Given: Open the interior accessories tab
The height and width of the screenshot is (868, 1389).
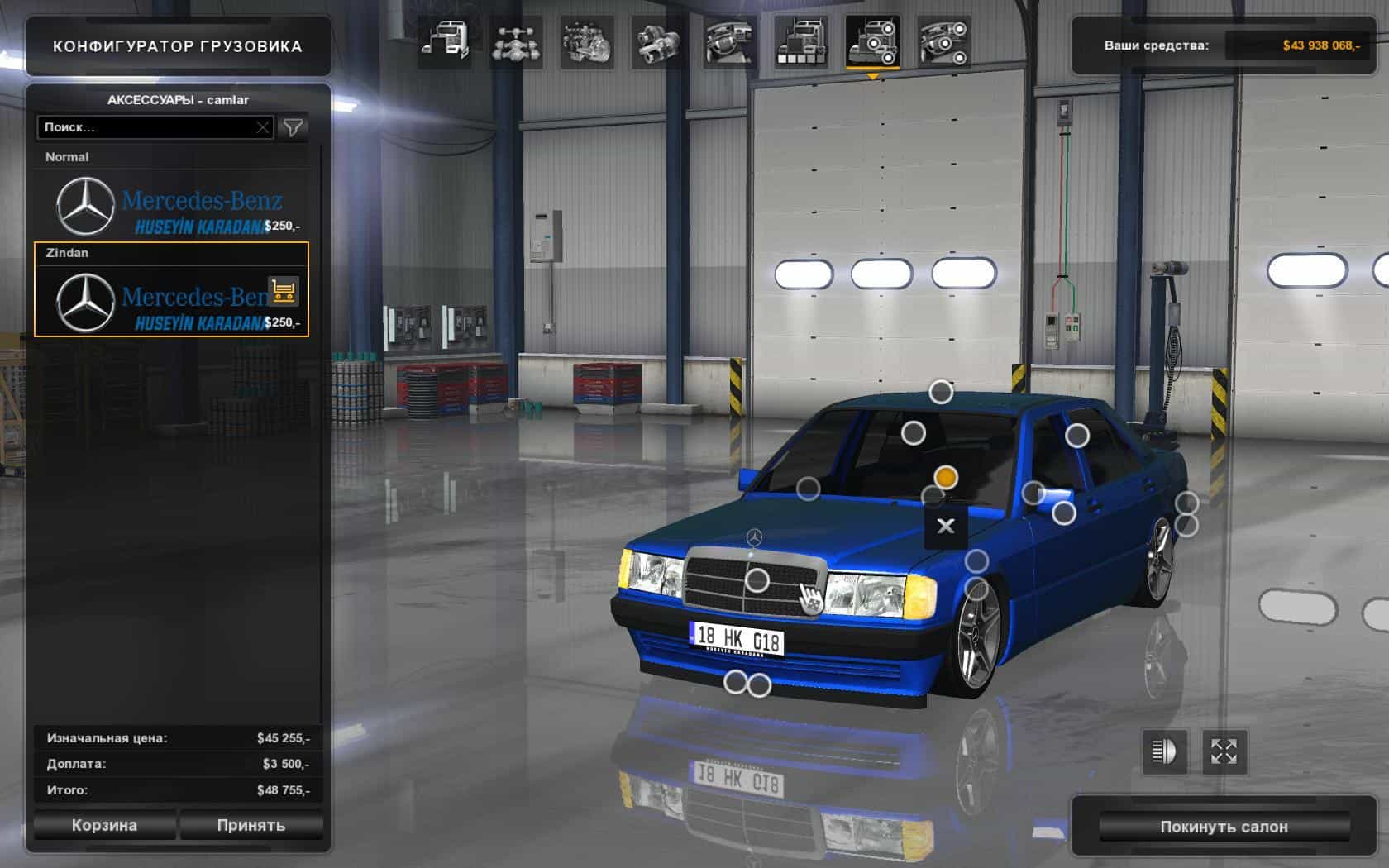Looking at the screenshot, I should [943, 41].
